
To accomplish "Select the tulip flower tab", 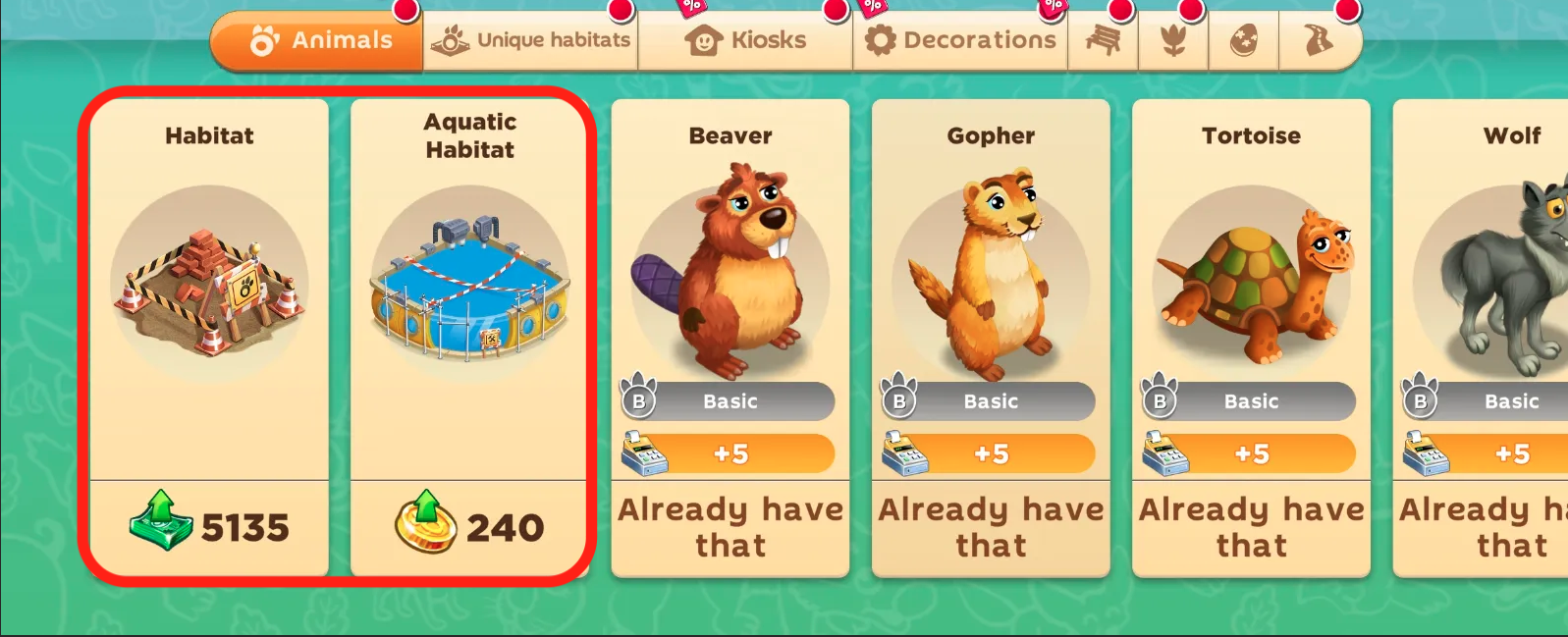I will coord(1173,41).
